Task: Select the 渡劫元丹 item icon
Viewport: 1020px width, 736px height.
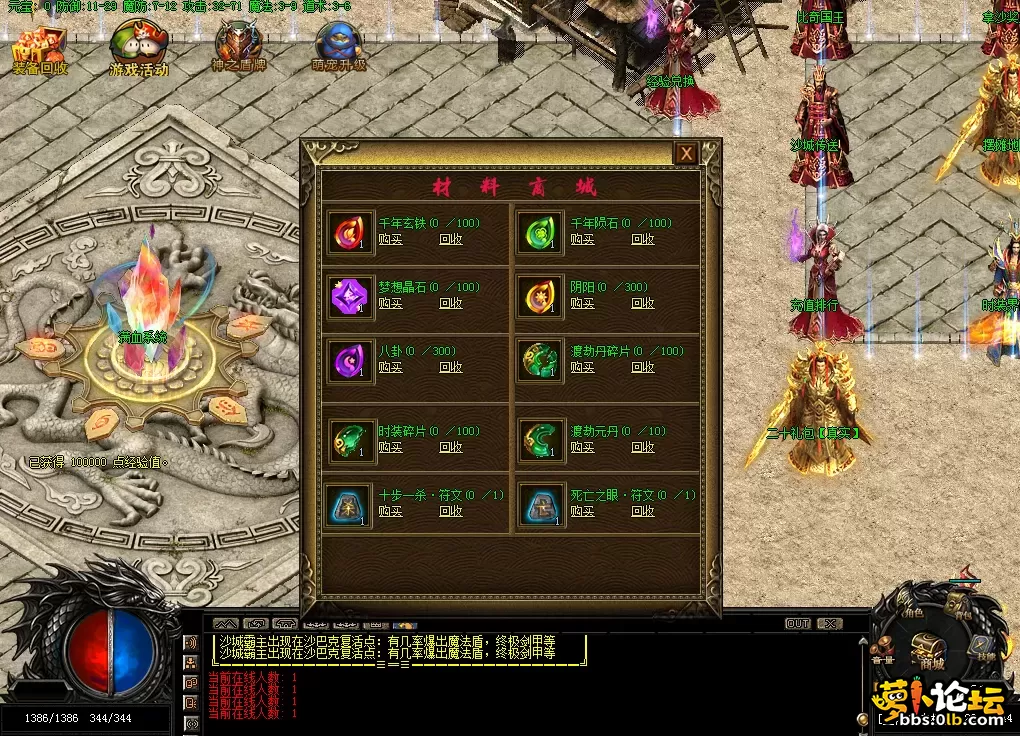Action: point(541,440)
